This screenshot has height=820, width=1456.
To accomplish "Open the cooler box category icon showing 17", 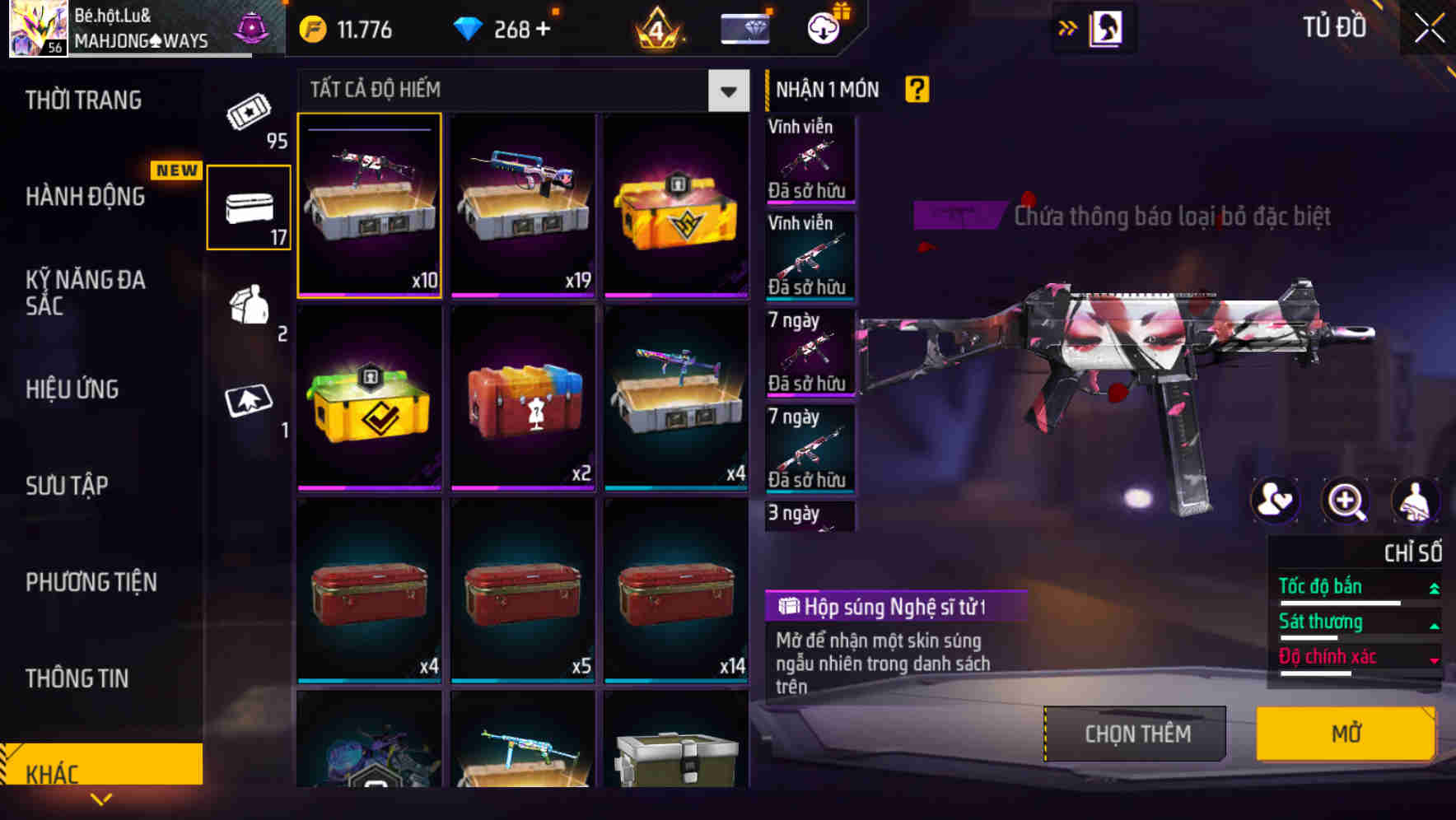I will (x=248, y=208).
